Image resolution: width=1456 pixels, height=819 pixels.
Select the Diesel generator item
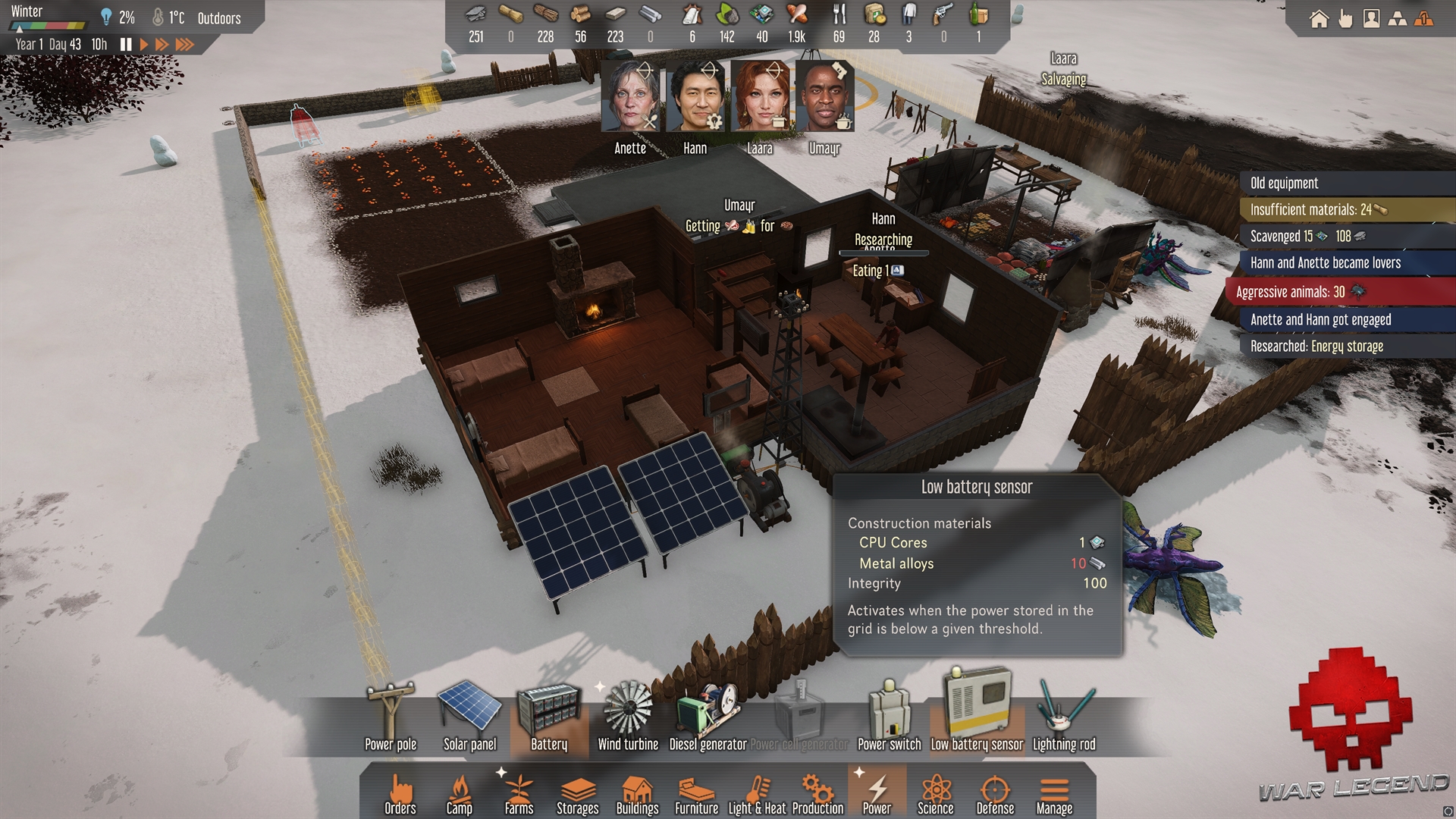coord(708,717)
